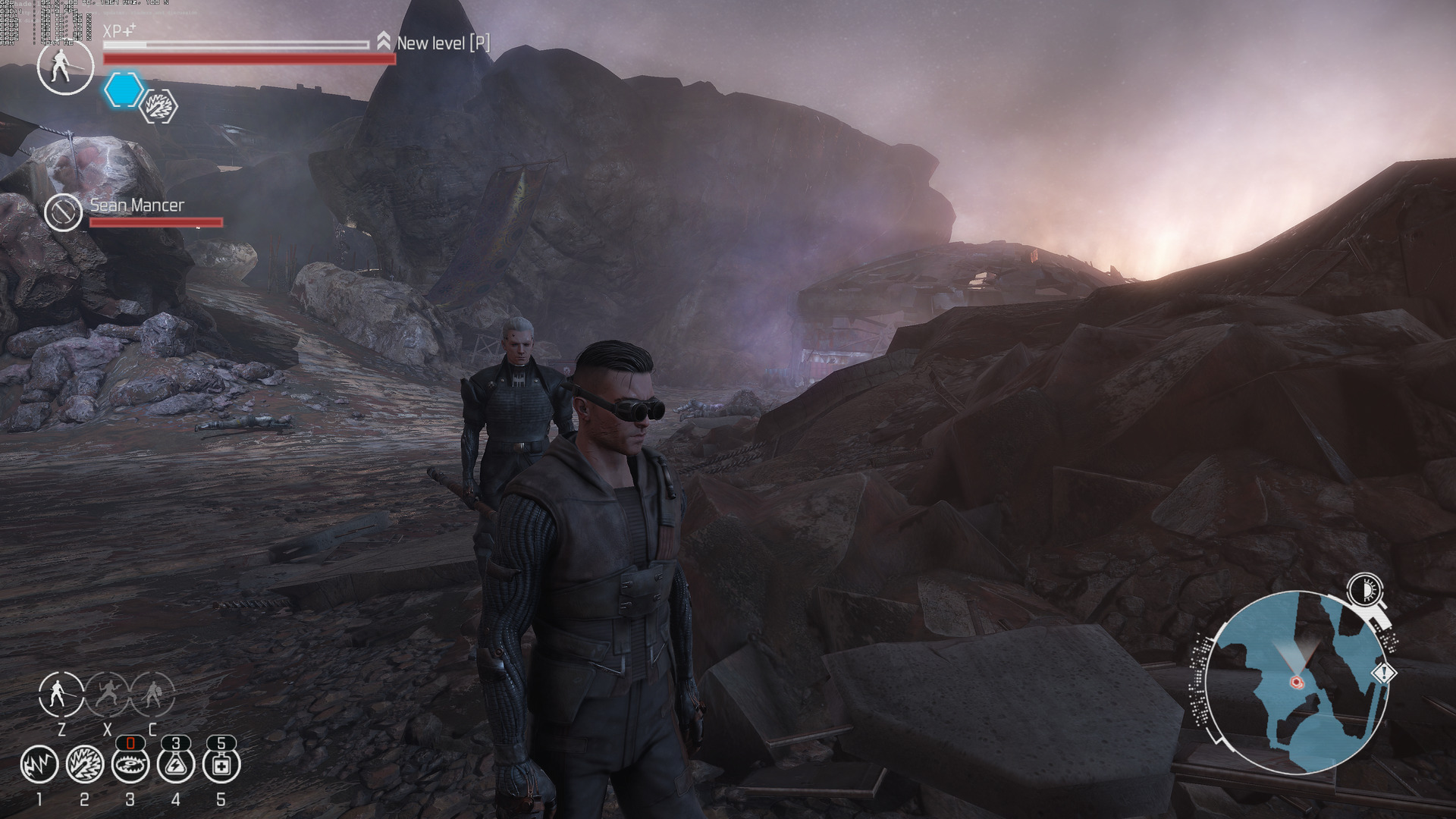Activate the lightning arc ability in slot 1

pyautogui.click(x=39, y=764)
